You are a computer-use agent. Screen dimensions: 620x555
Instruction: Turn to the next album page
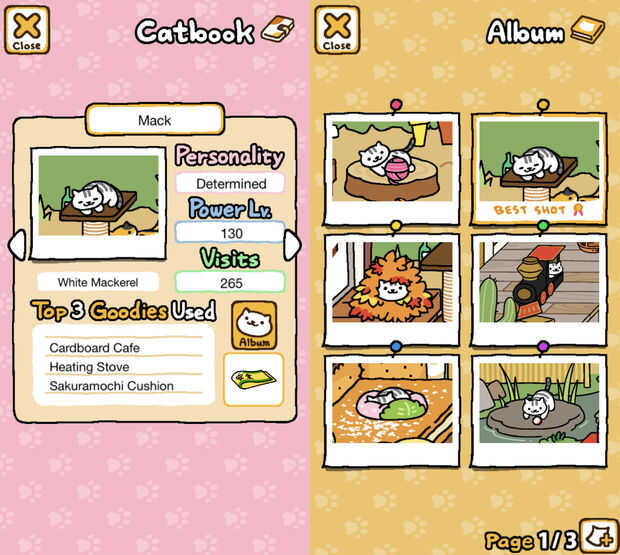599,532
